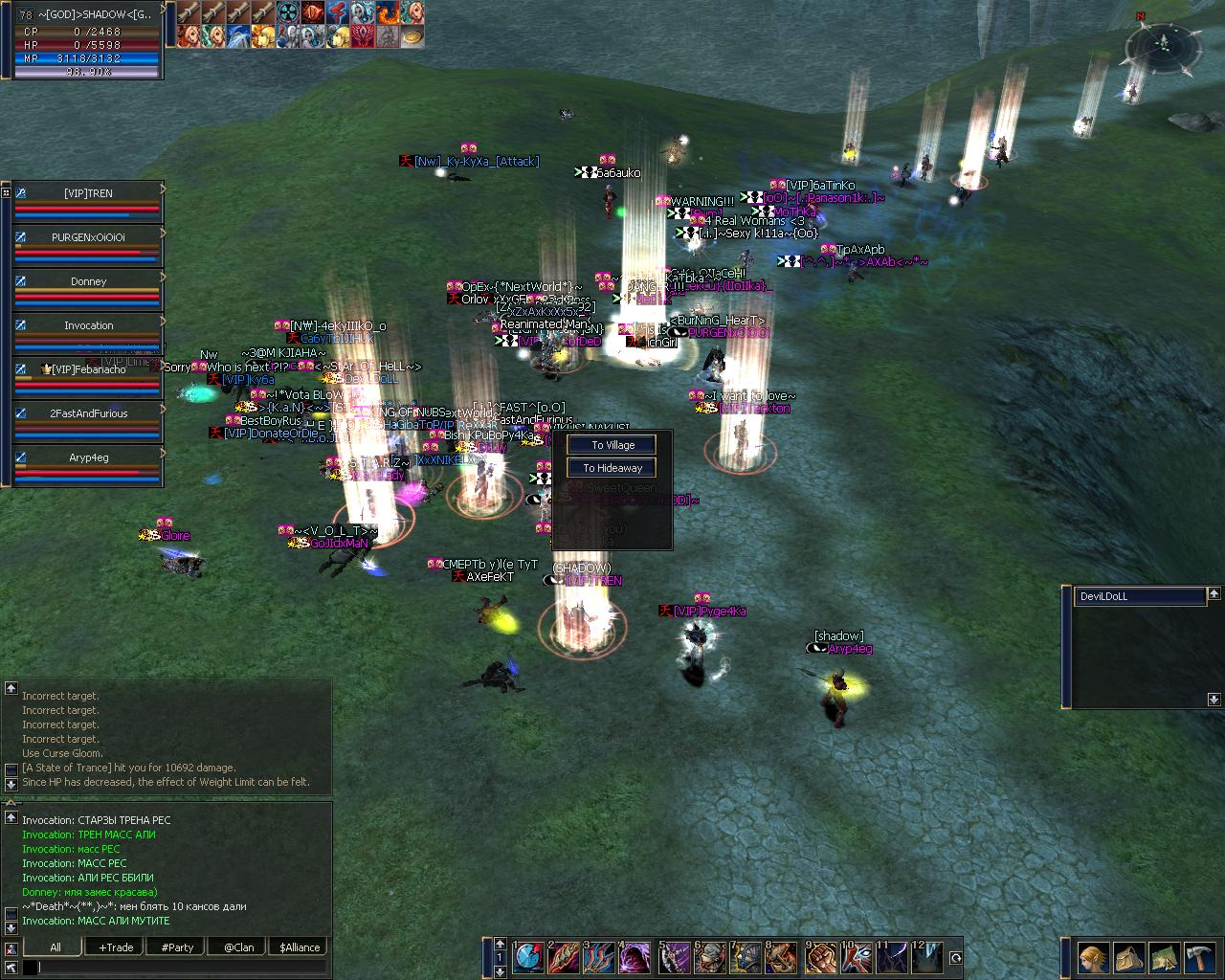Open the @Clan chat tab

[238, 947]
